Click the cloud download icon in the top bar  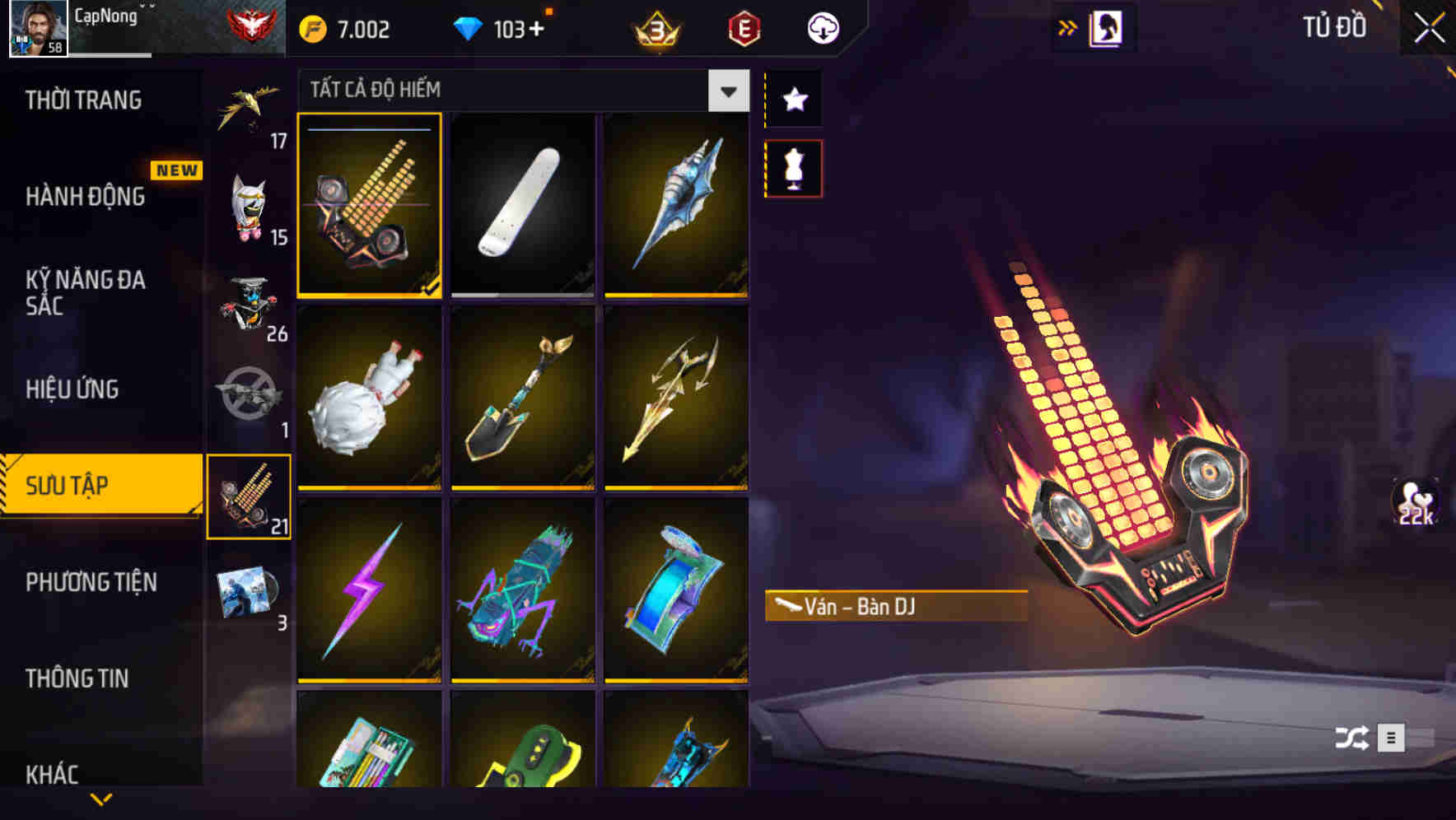point(820,27)
